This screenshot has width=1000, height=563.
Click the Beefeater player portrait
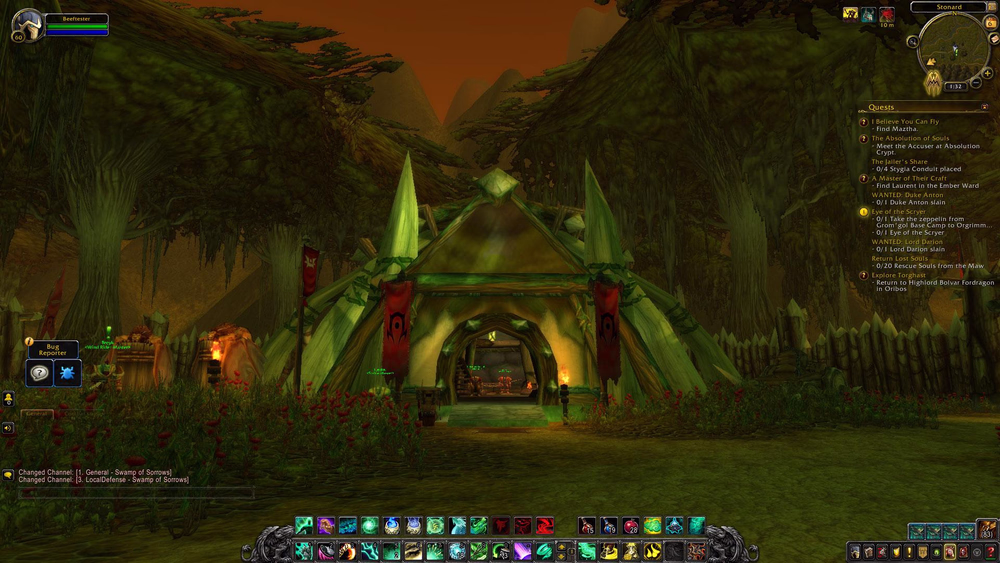click(x=28, y=25)
